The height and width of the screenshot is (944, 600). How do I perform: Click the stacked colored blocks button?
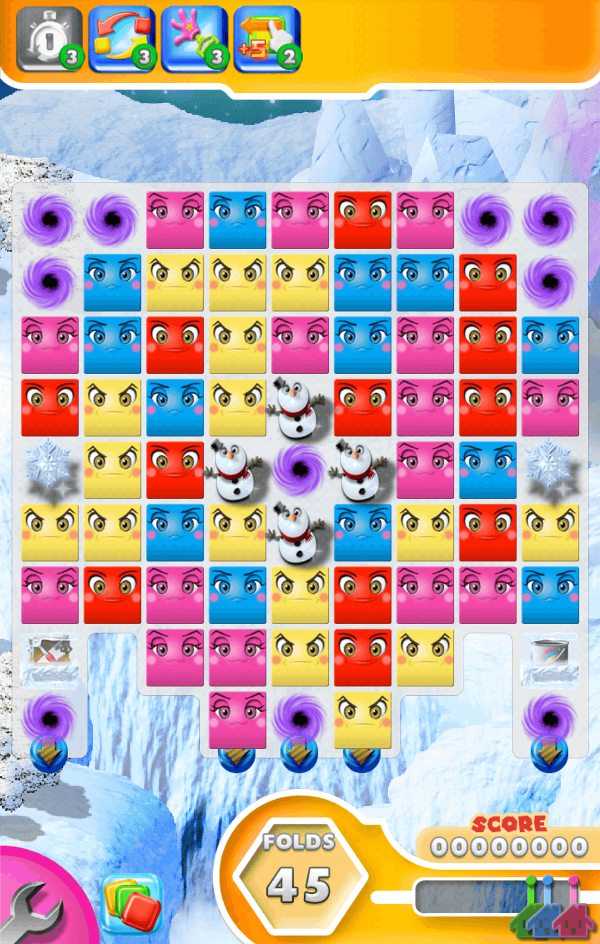129,903
